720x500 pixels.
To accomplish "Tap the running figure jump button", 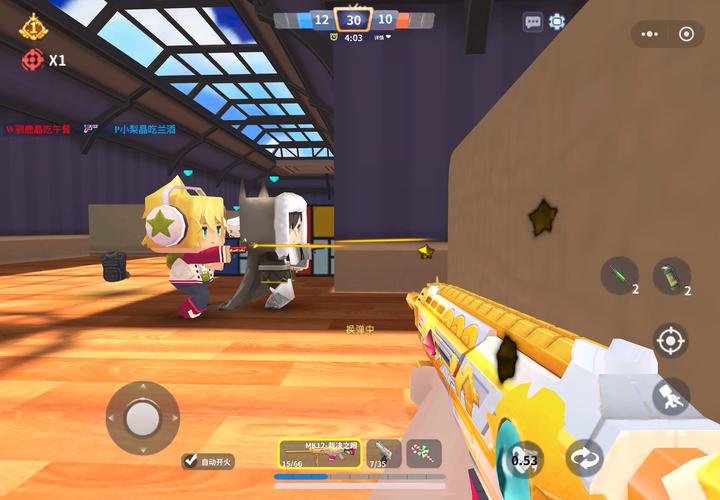I will pyautogui.click(x=670, y=396).
